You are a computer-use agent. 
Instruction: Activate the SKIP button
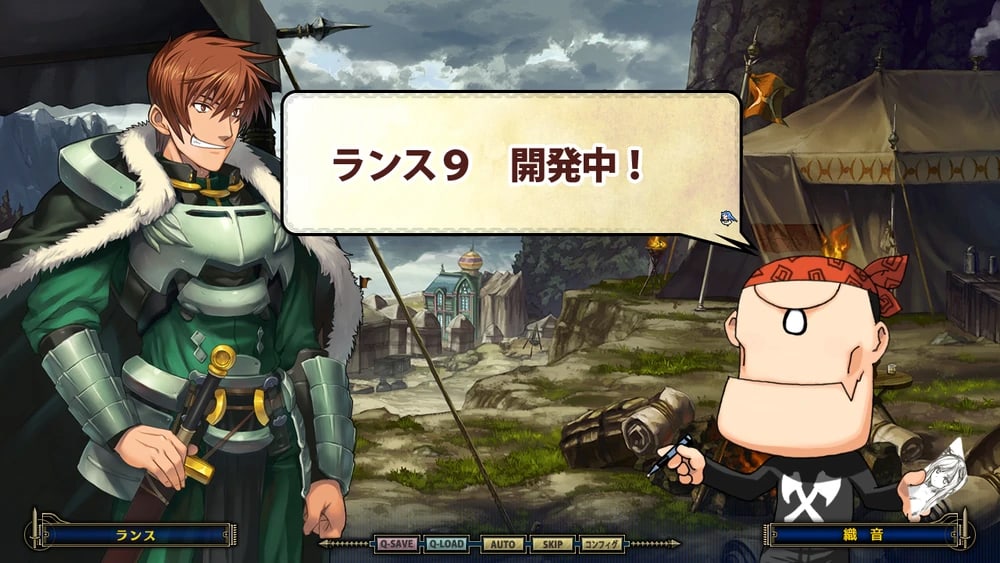point(552,544)
